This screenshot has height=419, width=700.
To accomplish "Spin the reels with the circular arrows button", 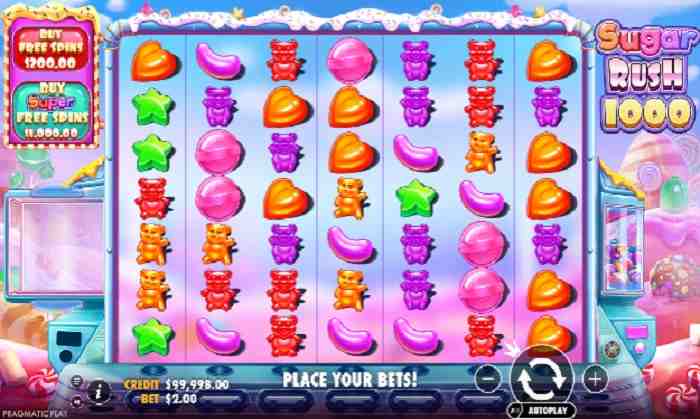I will (x=541, y=378).
